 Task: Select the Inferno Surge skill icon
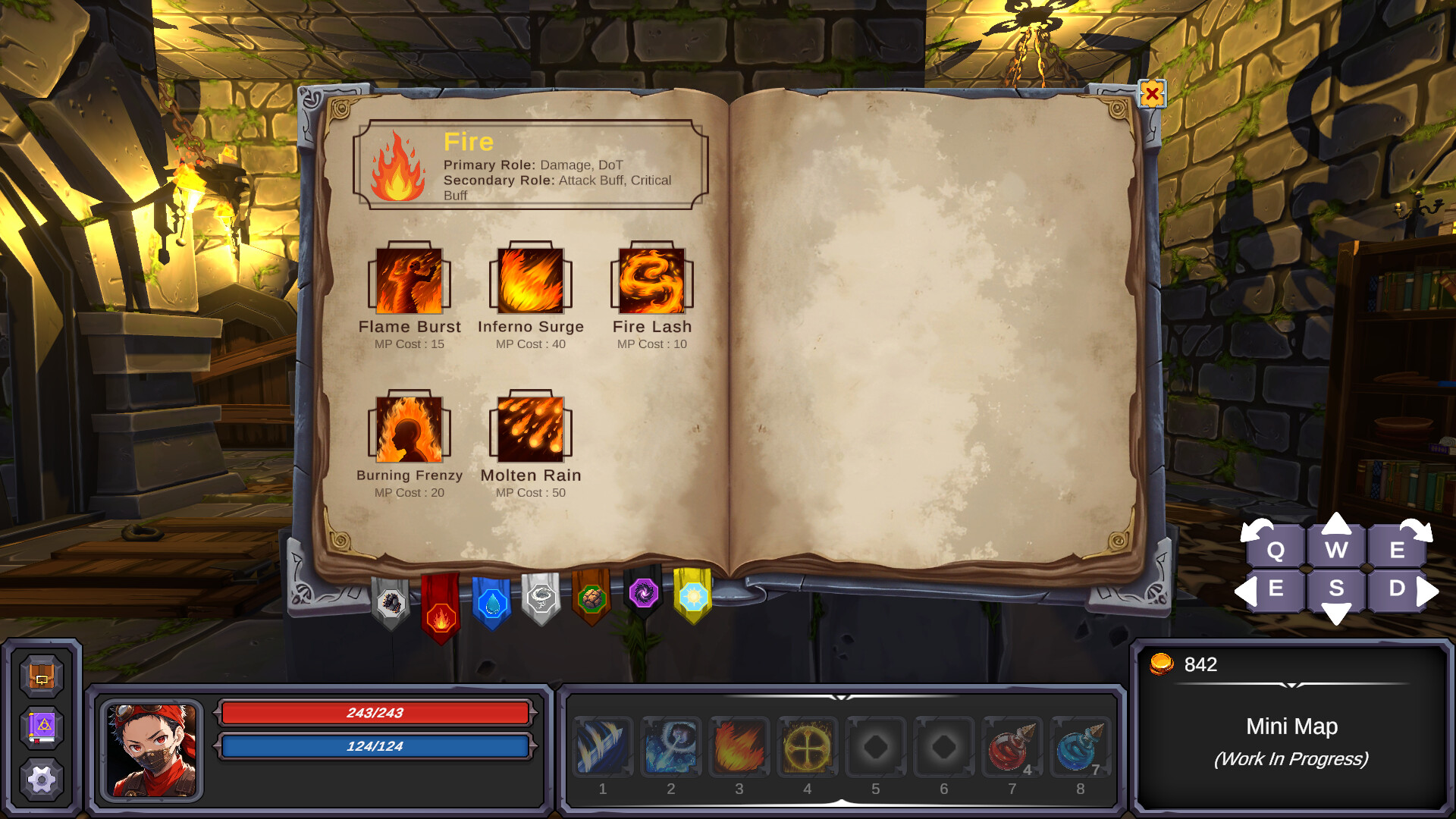531,282
